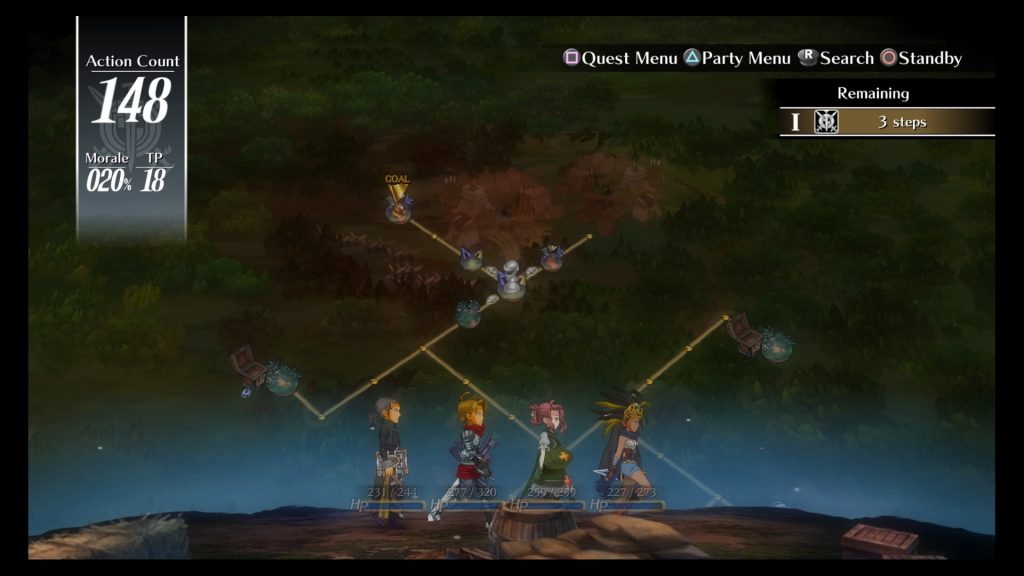Screen dimensions: 1024x576
Task: Select the left treasure chest node
Action: [x=249, y=366]
